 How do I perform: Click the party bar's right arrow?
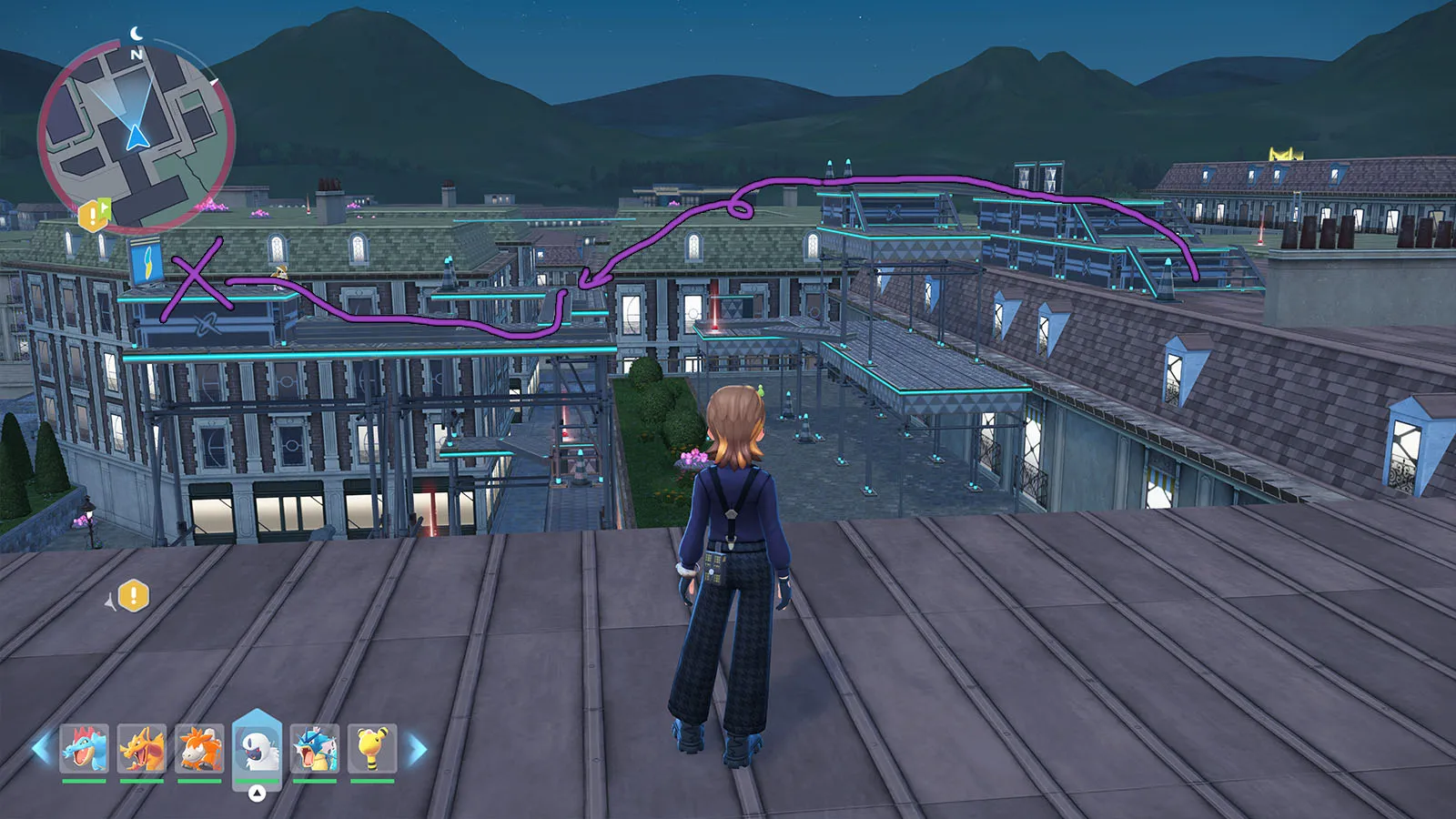[x=418, y=749]
